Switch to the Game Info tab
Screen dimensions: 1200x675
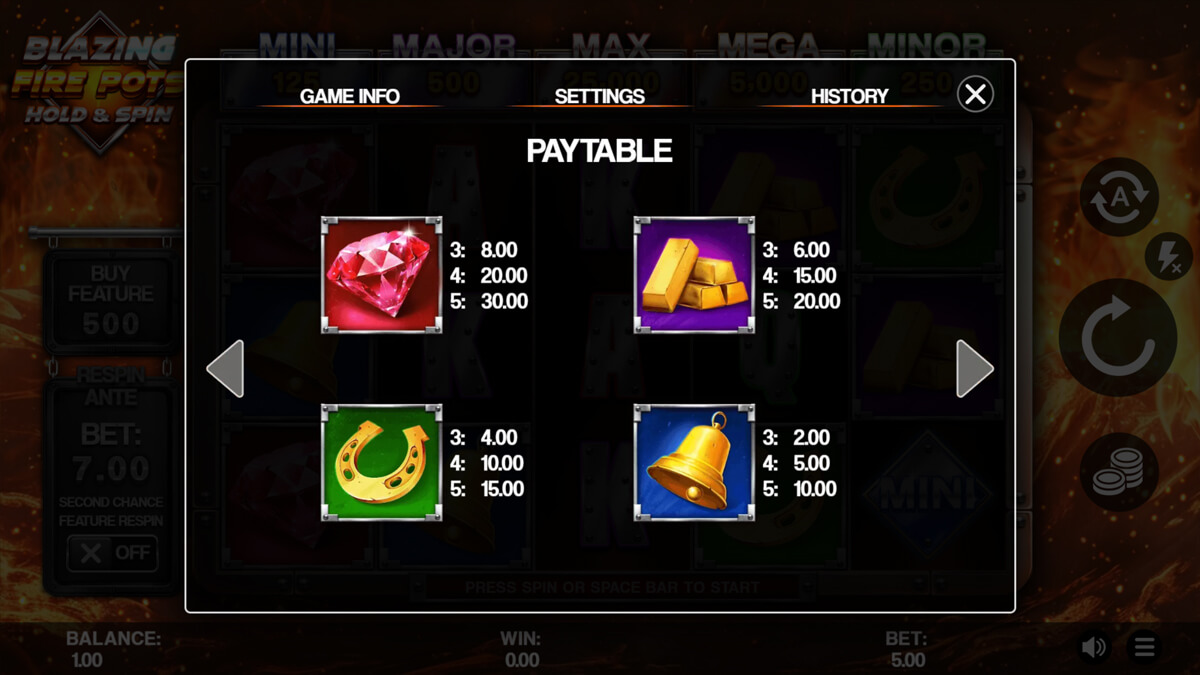click(350, 96)
